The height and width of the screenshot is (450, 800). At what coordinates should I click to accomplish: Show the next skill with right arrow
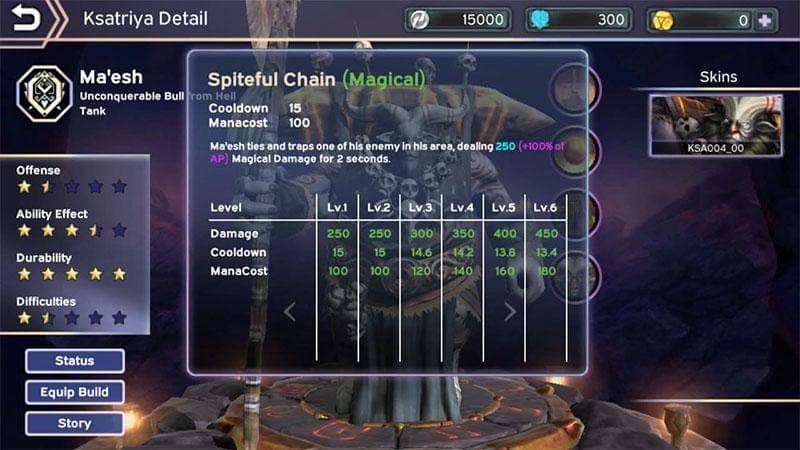point(510,312)
